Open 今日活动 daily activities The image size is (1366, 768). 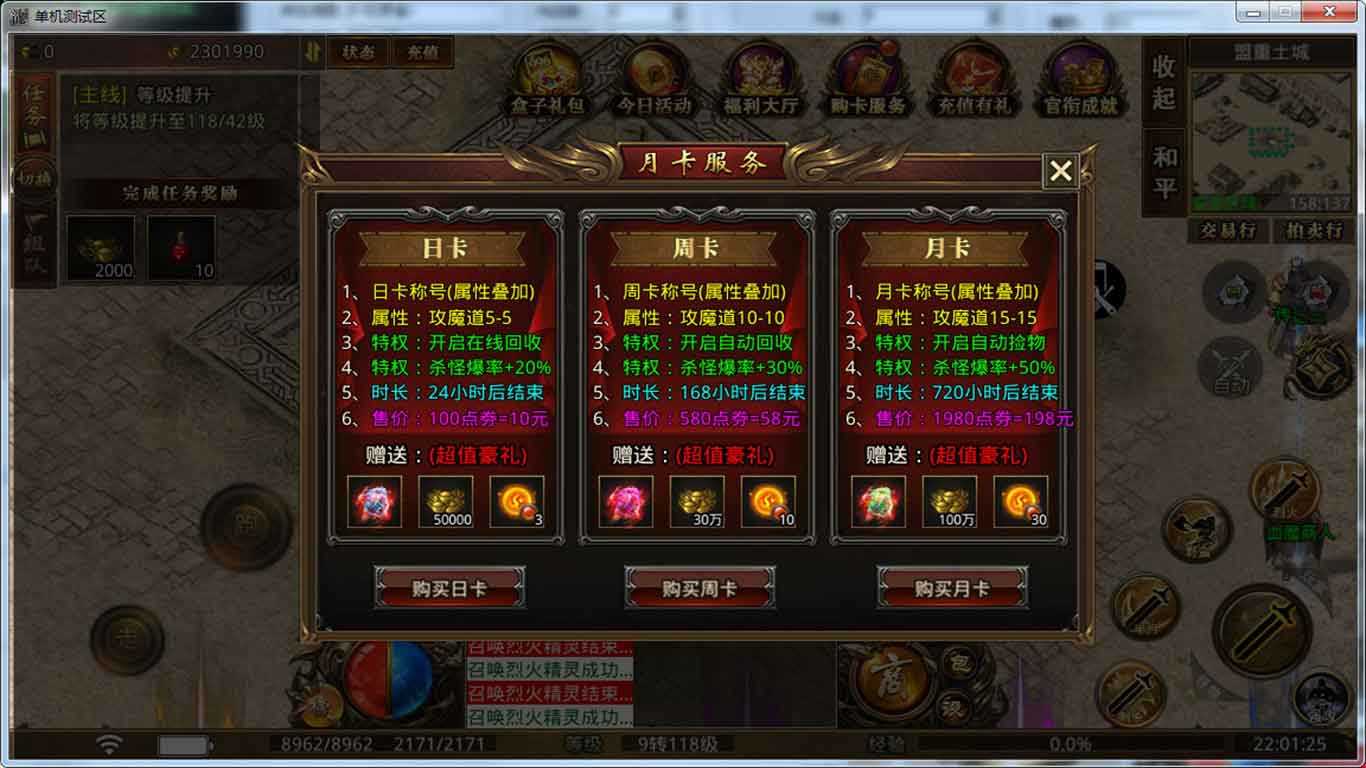(x=656, y=78)
